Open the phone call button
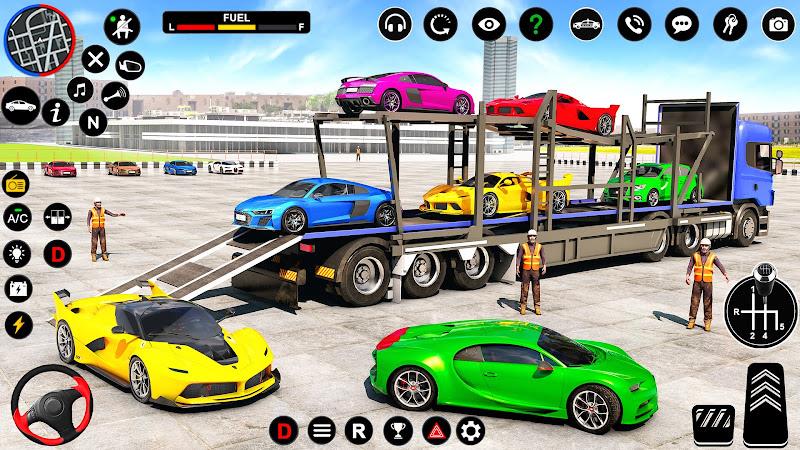This screenshot has height=450, width=800. 634,22
